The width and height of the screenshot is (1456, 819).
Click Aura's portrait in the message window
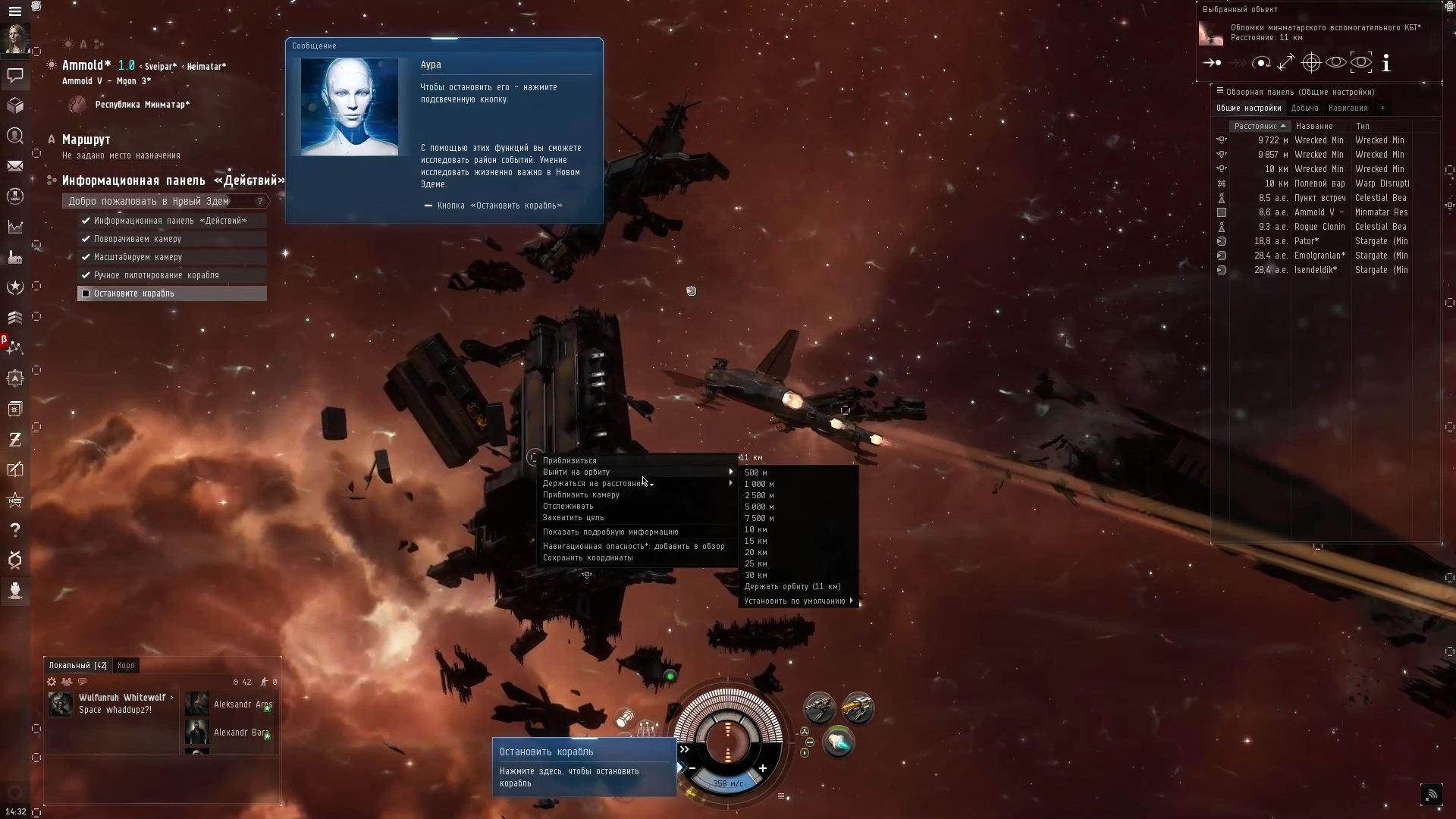[350, 106]
